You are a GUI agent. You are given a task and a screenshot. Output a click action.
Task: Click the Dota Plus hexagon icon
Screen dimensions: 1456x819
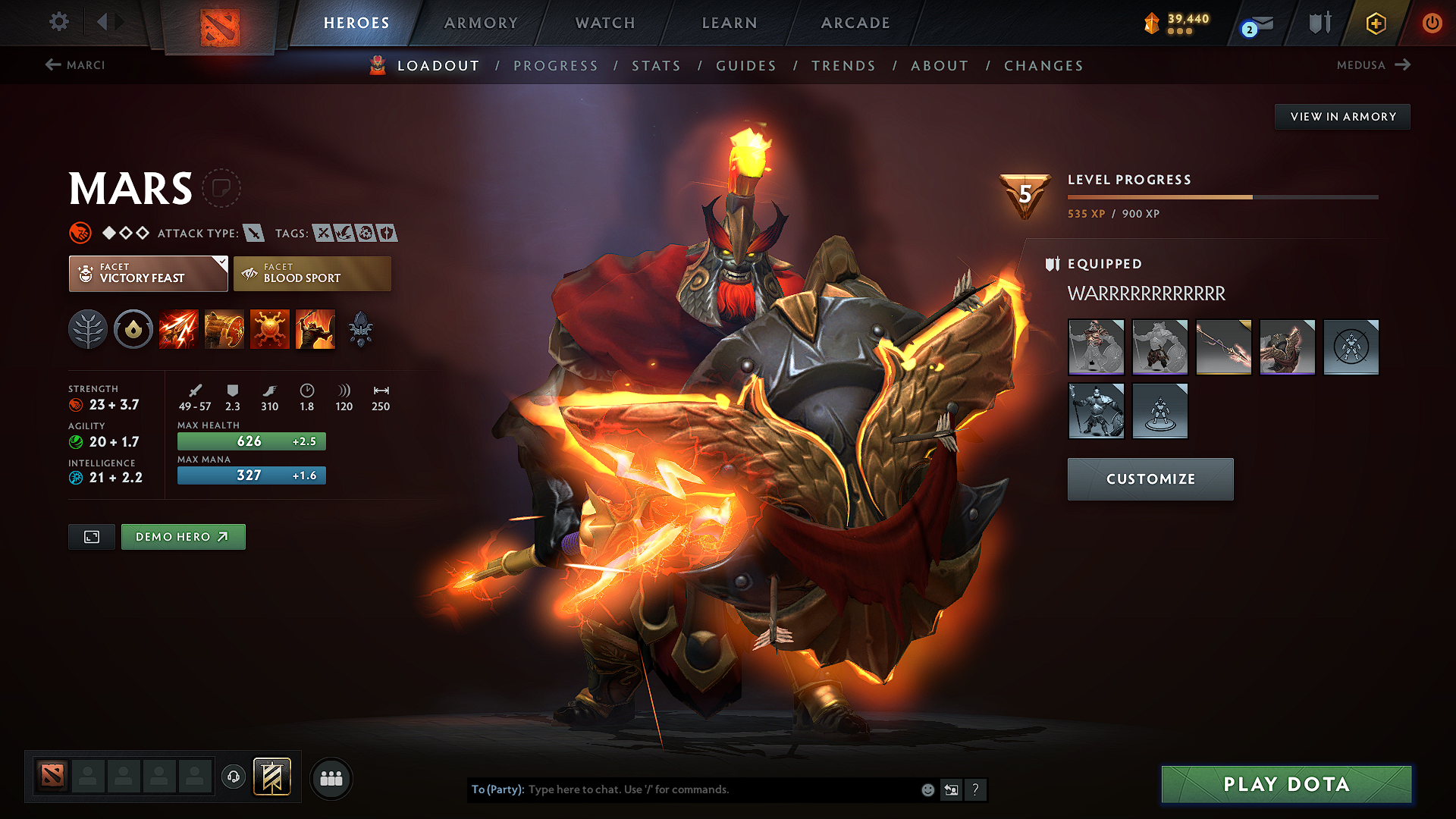point(1375,23)
